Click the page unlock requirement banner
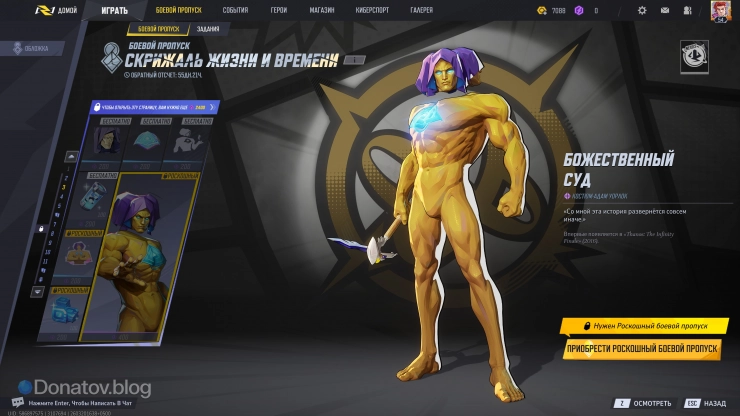This screenshot has width=740, height=416. (x=151, y=106)
